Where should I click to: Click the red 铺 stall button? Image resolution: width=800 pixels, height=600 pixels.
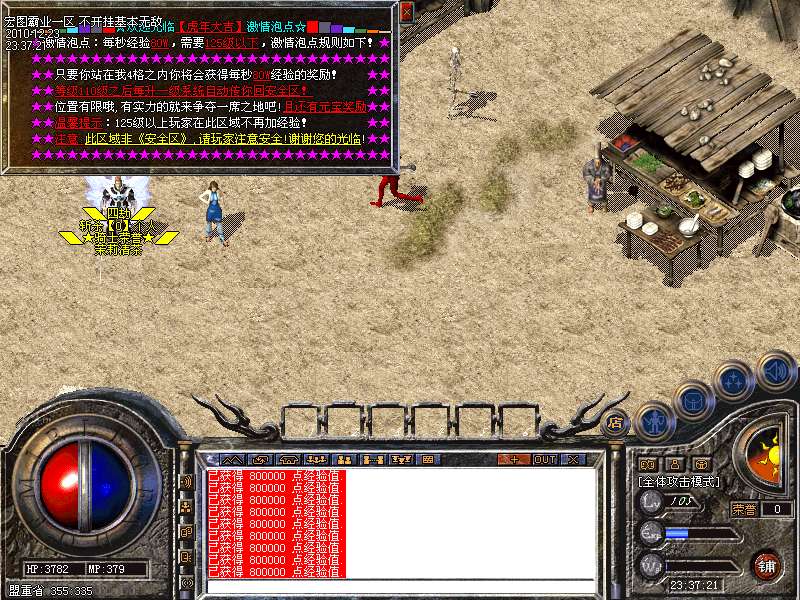coord(766,566)
